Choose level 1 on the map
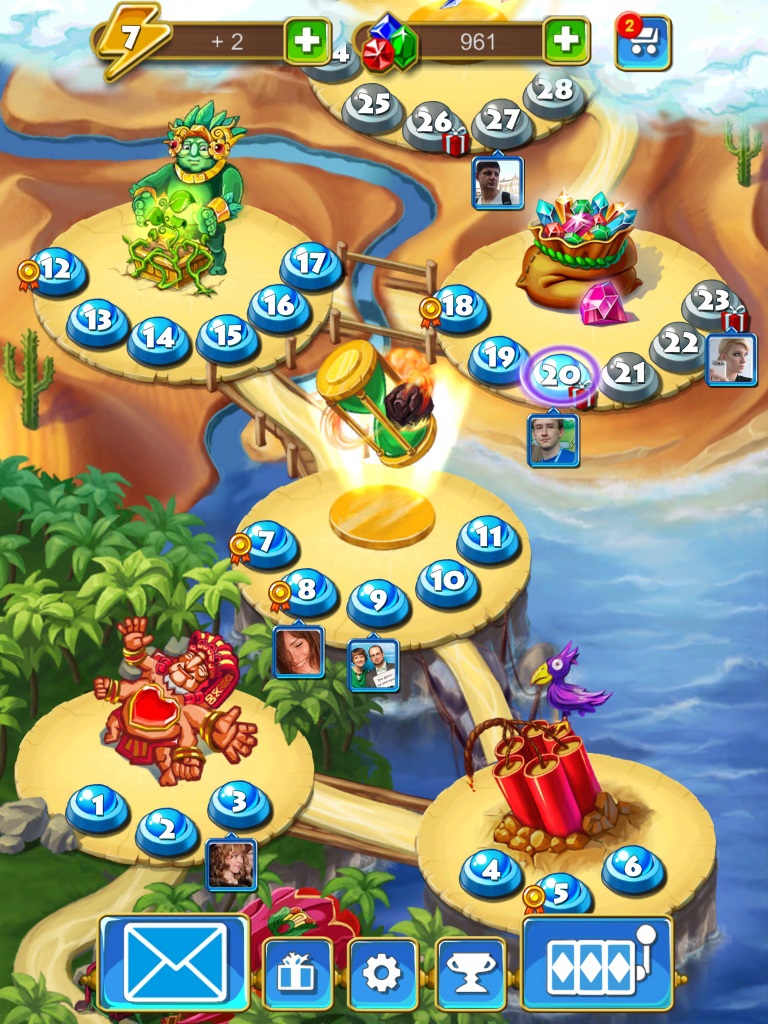 (98, 805)
